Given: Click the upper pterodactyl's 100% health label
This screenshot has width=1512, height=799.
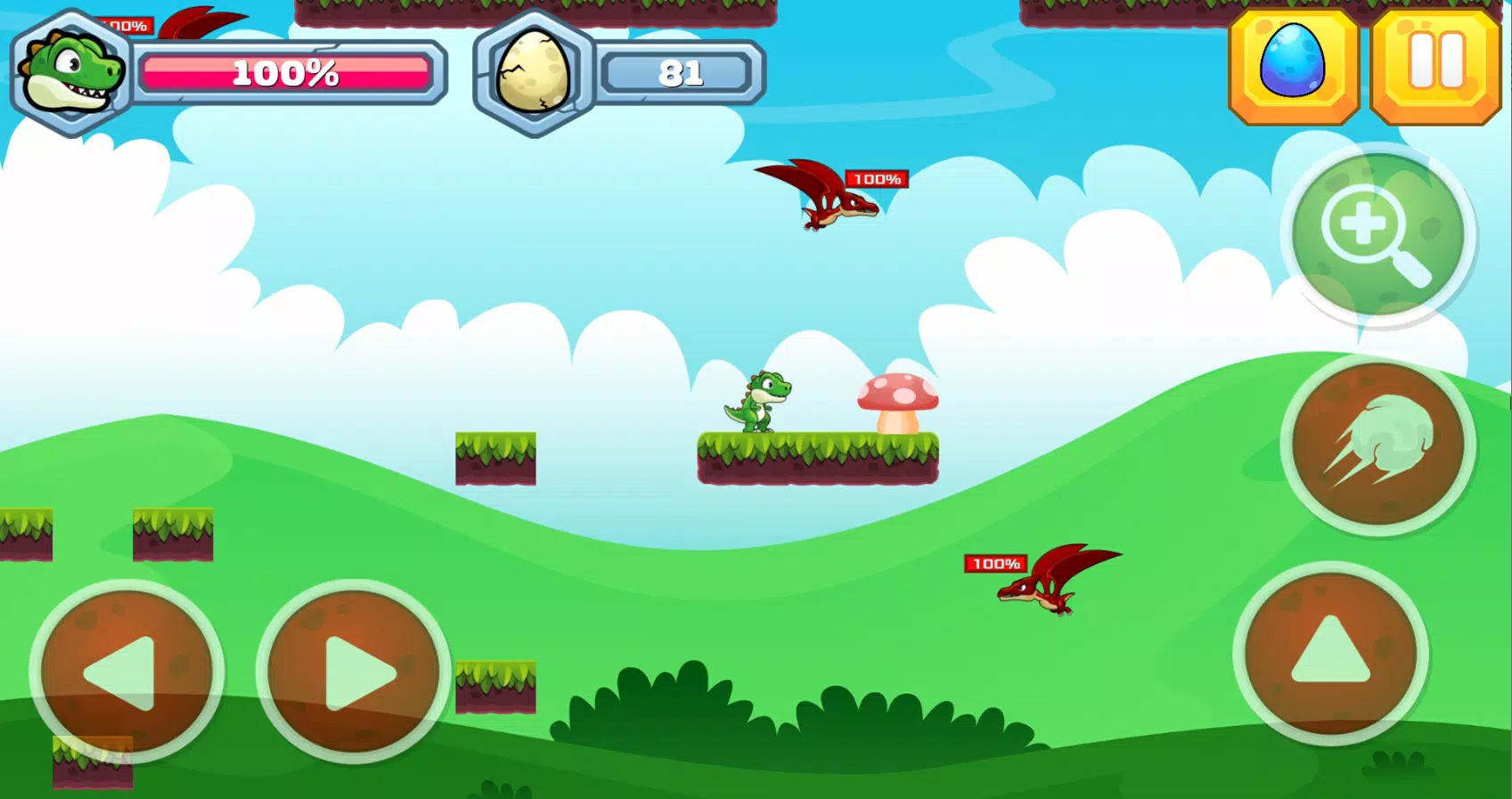Looking at the screenshot, I should (x=876, y=179).
